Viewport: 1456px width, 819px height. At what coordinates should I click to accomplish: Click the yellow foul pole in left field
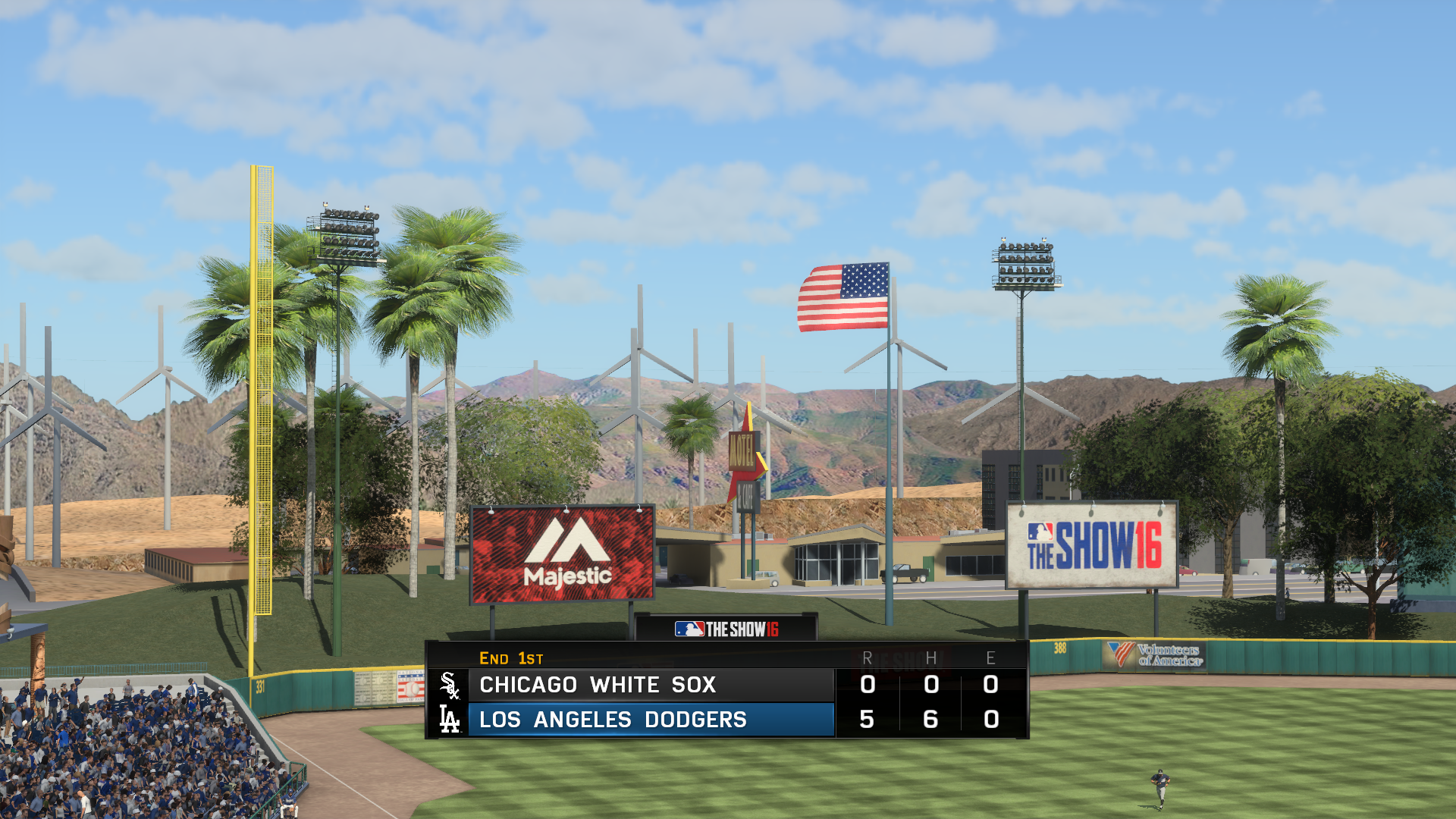tap(263, 417)
